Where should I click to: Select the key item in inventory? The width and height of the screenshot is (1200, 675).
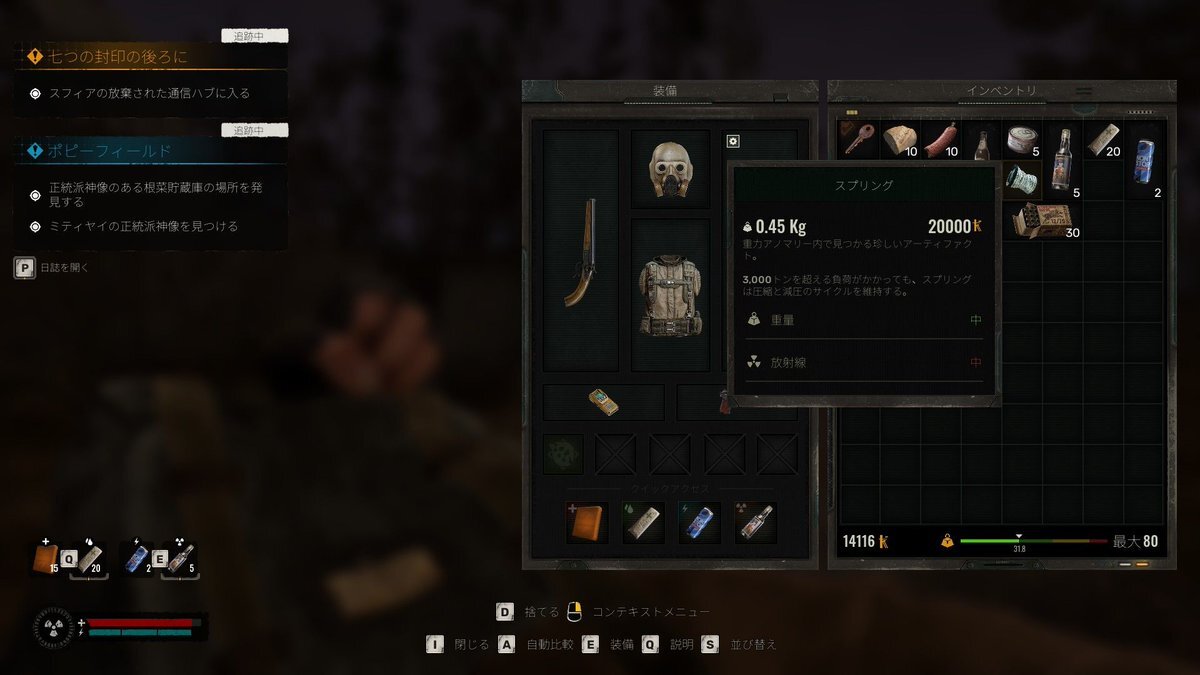click(859, 139)
